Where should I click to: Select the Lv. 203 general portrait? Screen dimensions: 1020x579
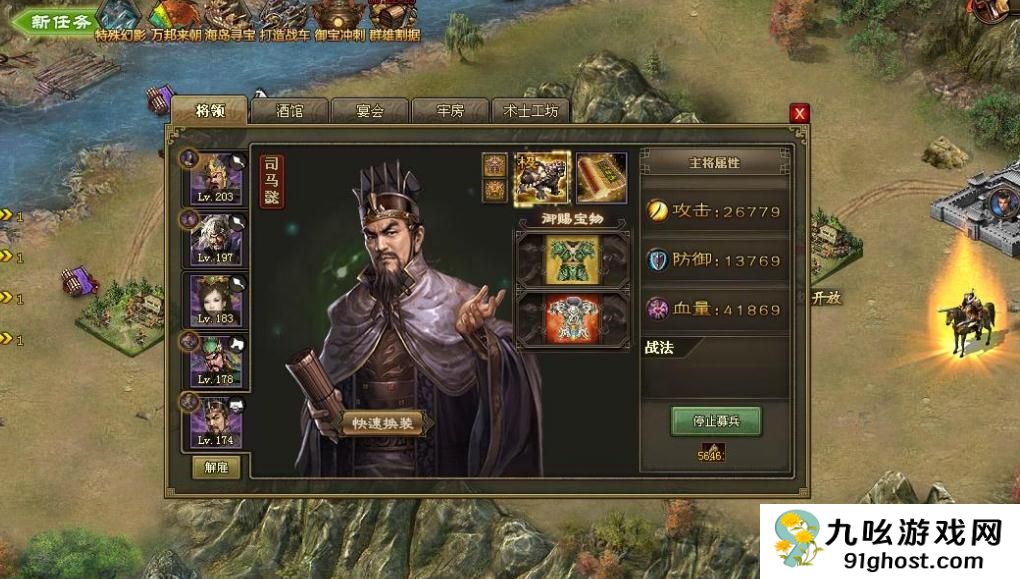[x=216, y=176]
